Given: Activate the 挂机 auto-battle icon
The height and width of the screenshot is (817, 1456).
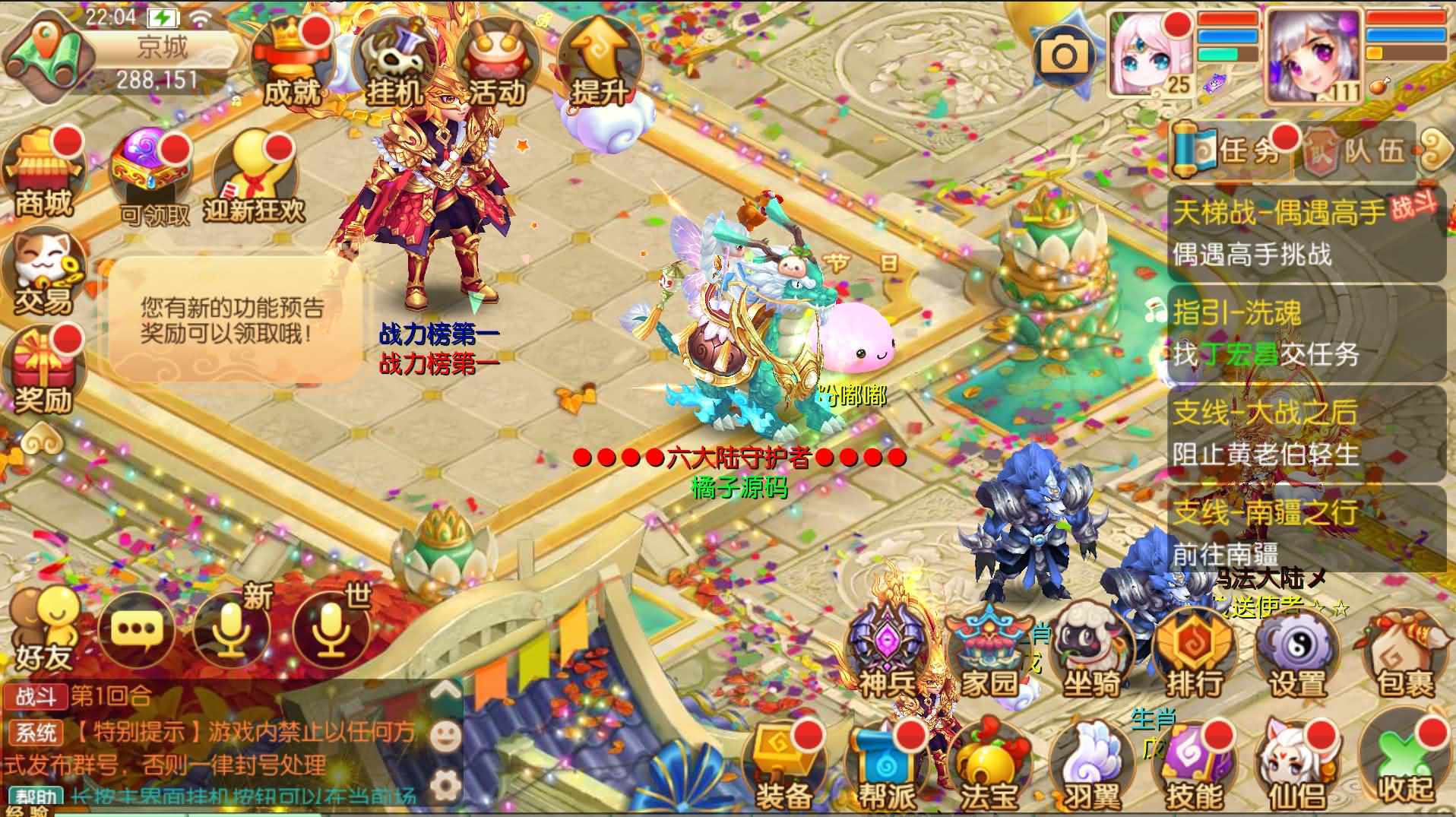Looking at the screenshot, I should [393, 65].
